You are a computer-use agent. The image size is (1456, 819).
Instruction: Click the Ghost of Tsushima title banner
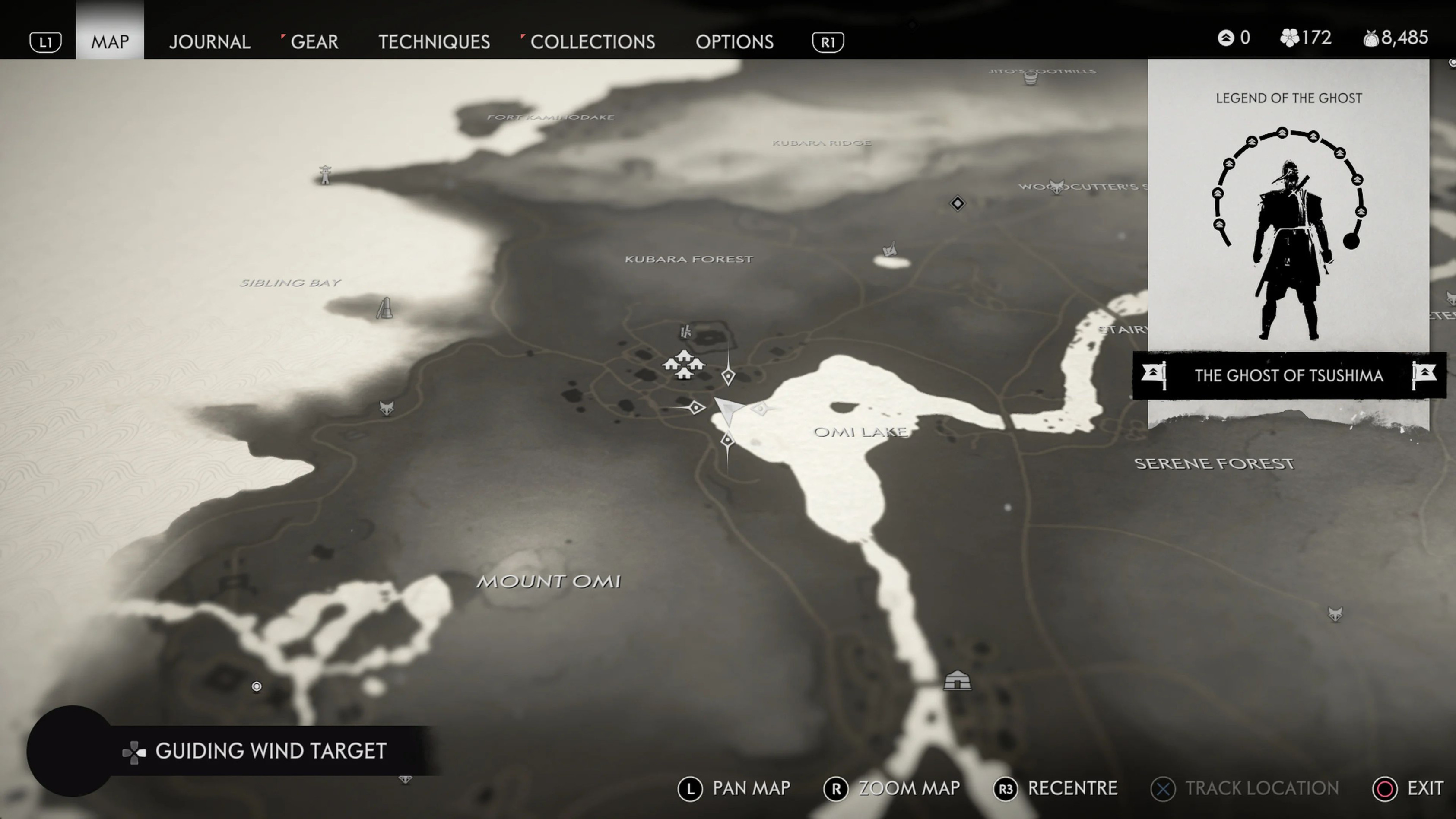[x=1289, y=375]
